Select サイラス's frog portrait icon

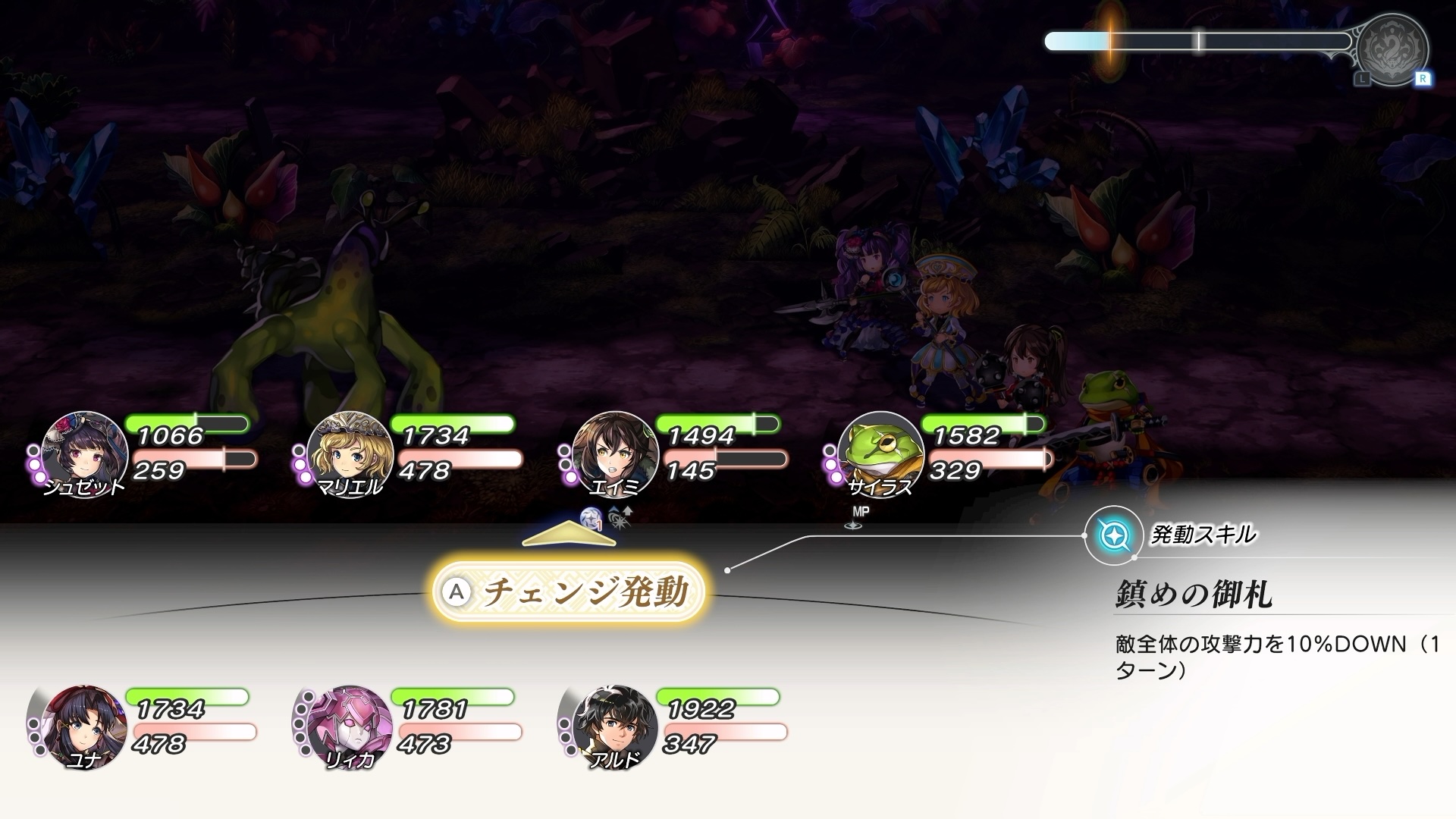[880, 455]
